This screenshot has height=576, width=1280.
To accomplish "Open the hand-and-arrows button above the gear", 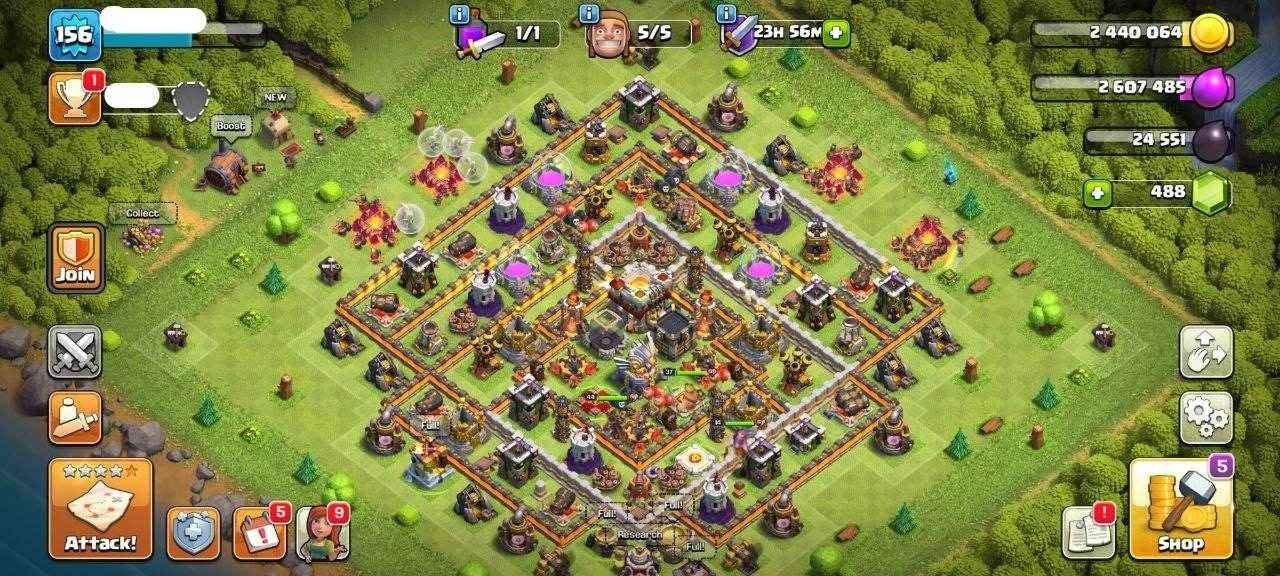I will [1205, 351].
